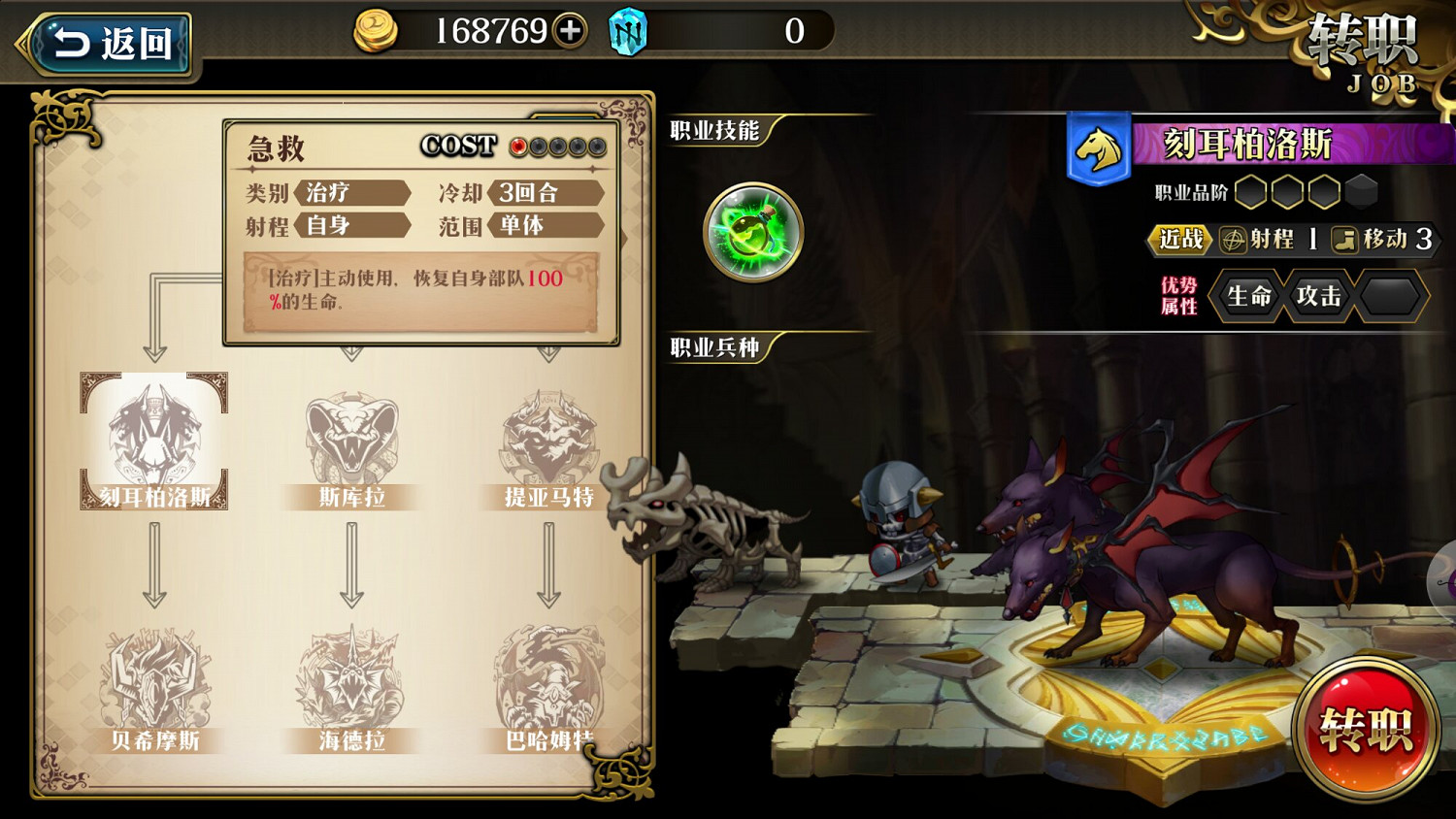Viewport: 1456px width, 819px height.
Task: Tap the plus button beside gold amount
Action: click(x=569, y=30)
